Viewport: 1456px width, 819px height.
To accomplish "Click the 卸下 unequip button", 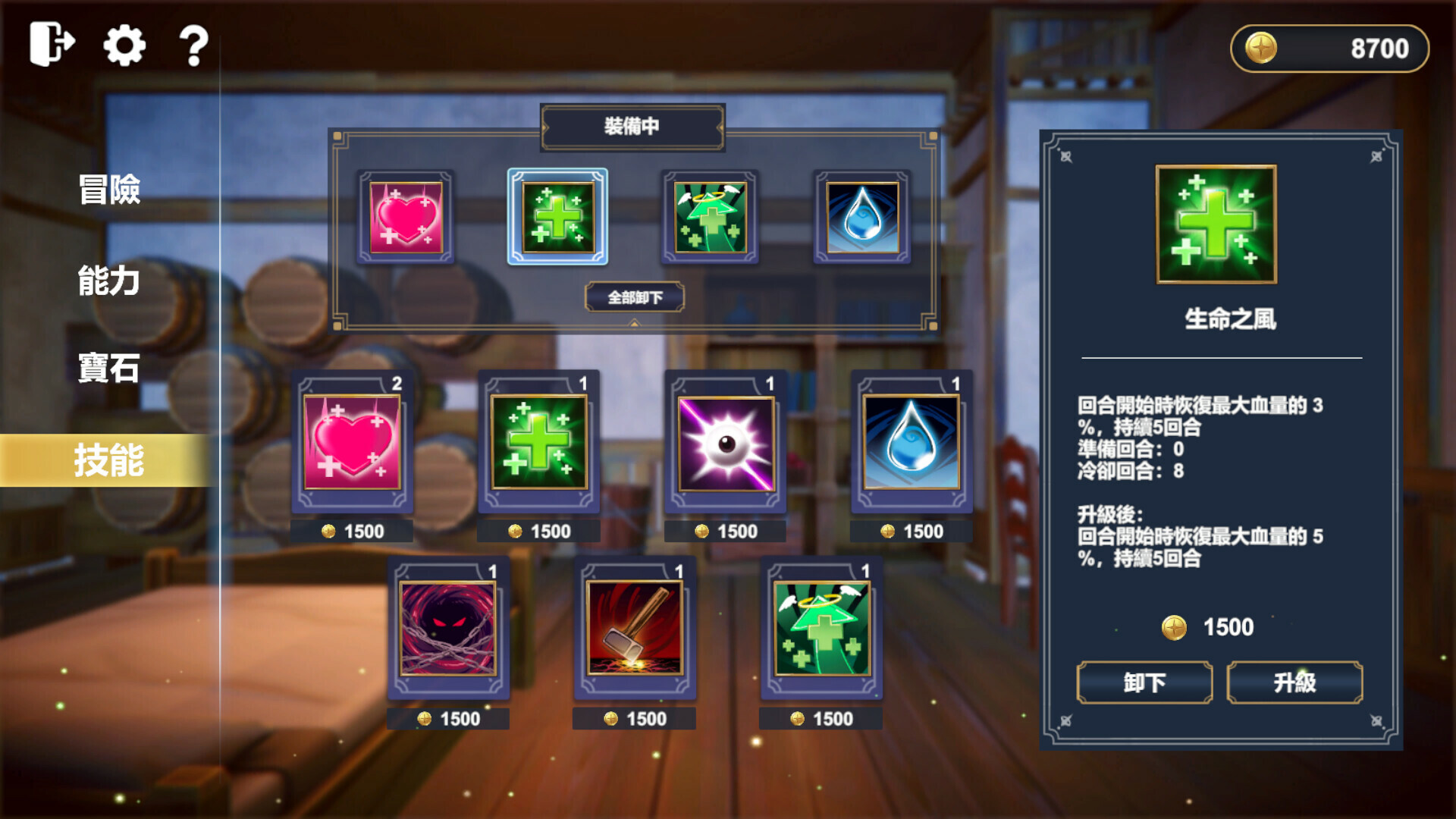I will click(x=1144, y=682).
